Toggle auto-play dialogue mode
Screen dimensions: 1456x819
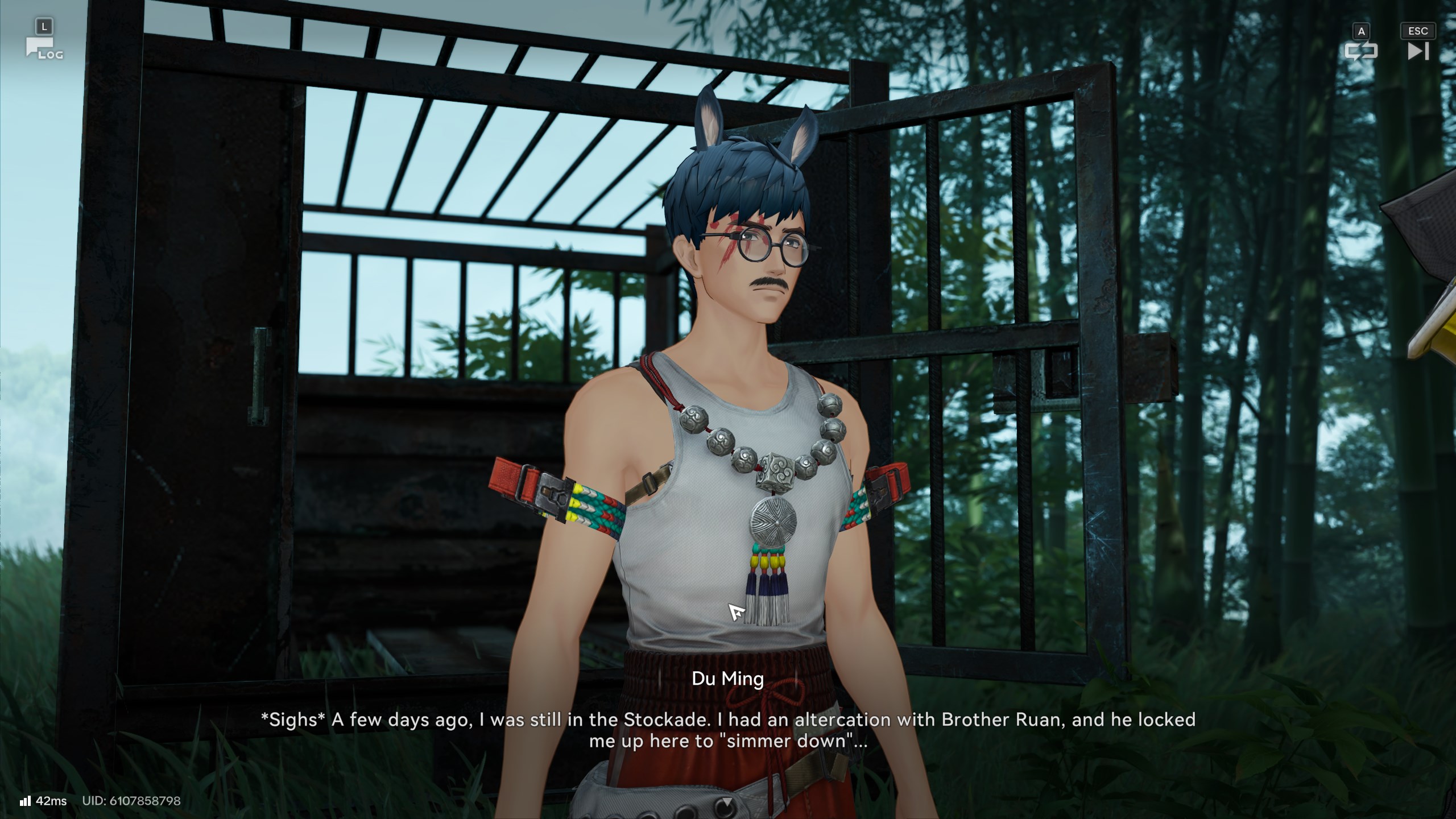point(1360,51)
